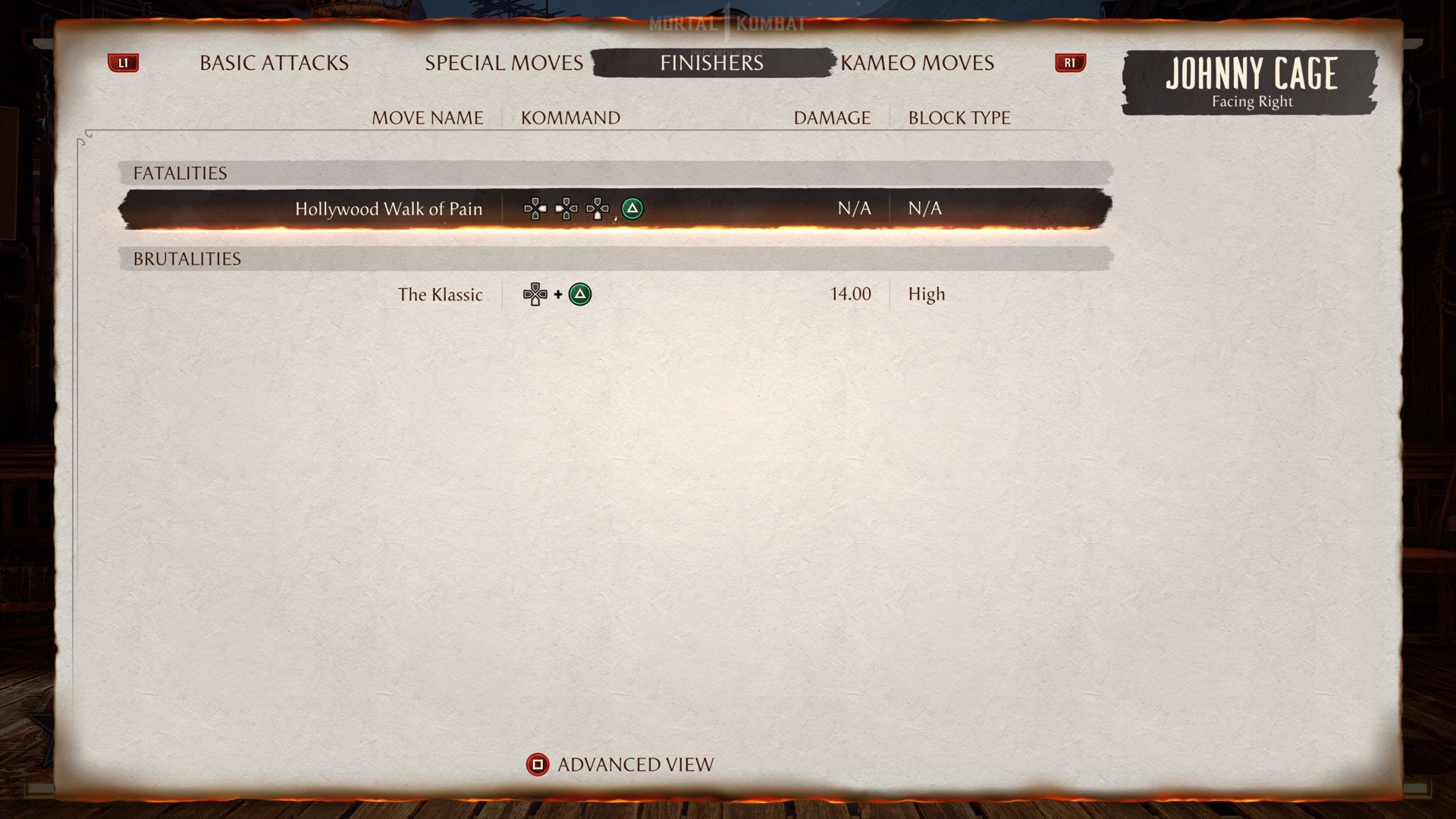1456x819 pixels.
Task: Click the R1 shoulder button icon
Action: coord(1070,63)
